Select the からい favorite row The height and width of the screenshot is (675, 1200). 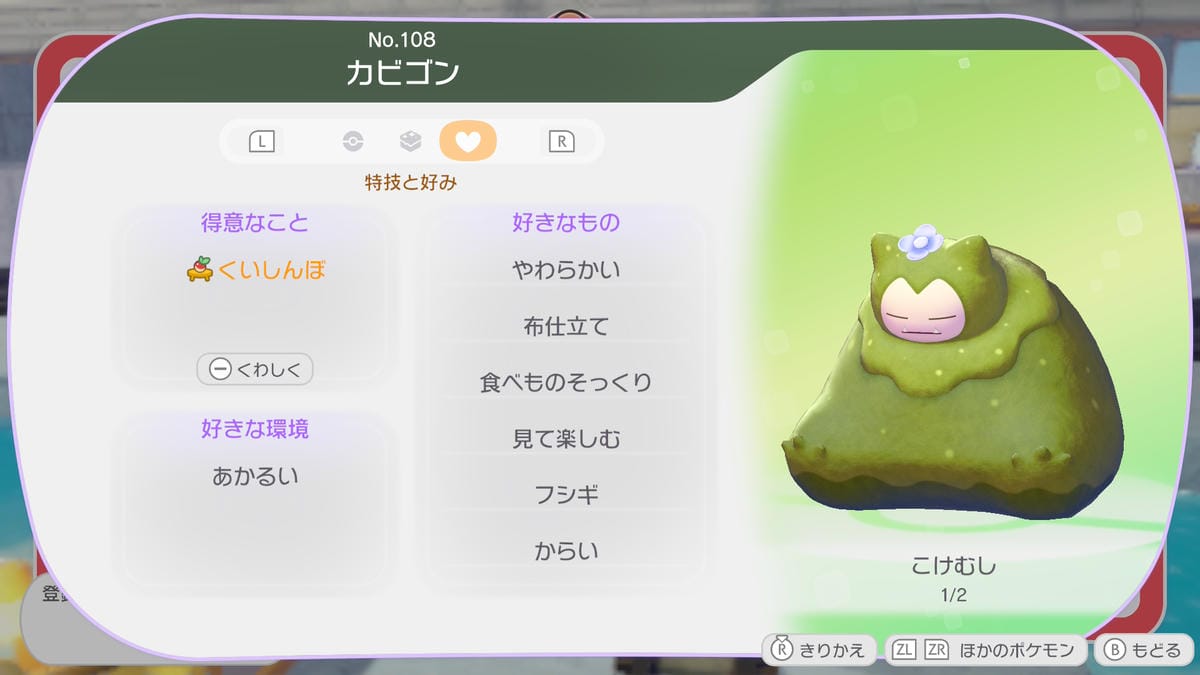[x=566, y=550]
